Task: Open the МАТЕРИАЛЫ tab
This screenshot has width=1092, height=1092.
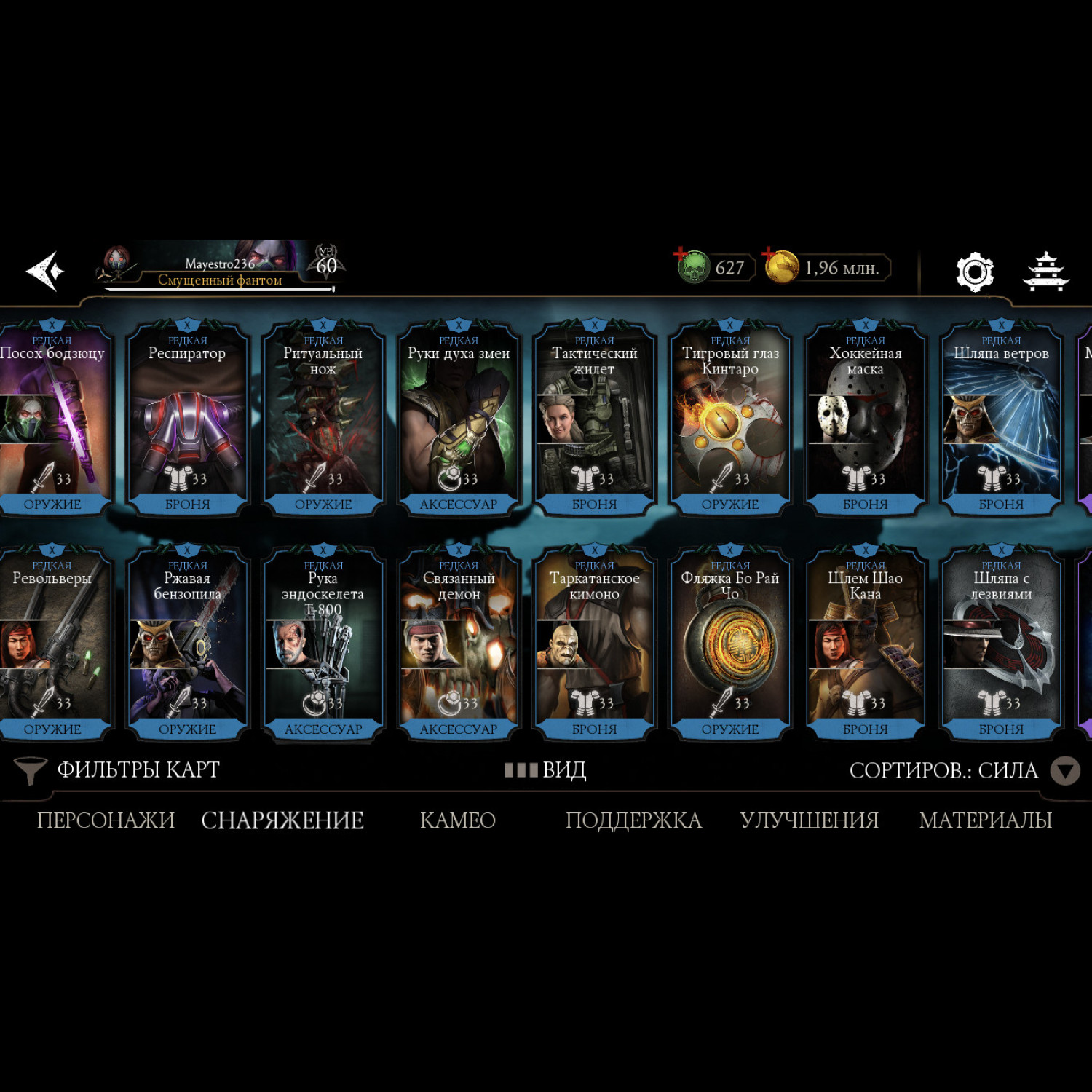Action: tap(985, 820)
